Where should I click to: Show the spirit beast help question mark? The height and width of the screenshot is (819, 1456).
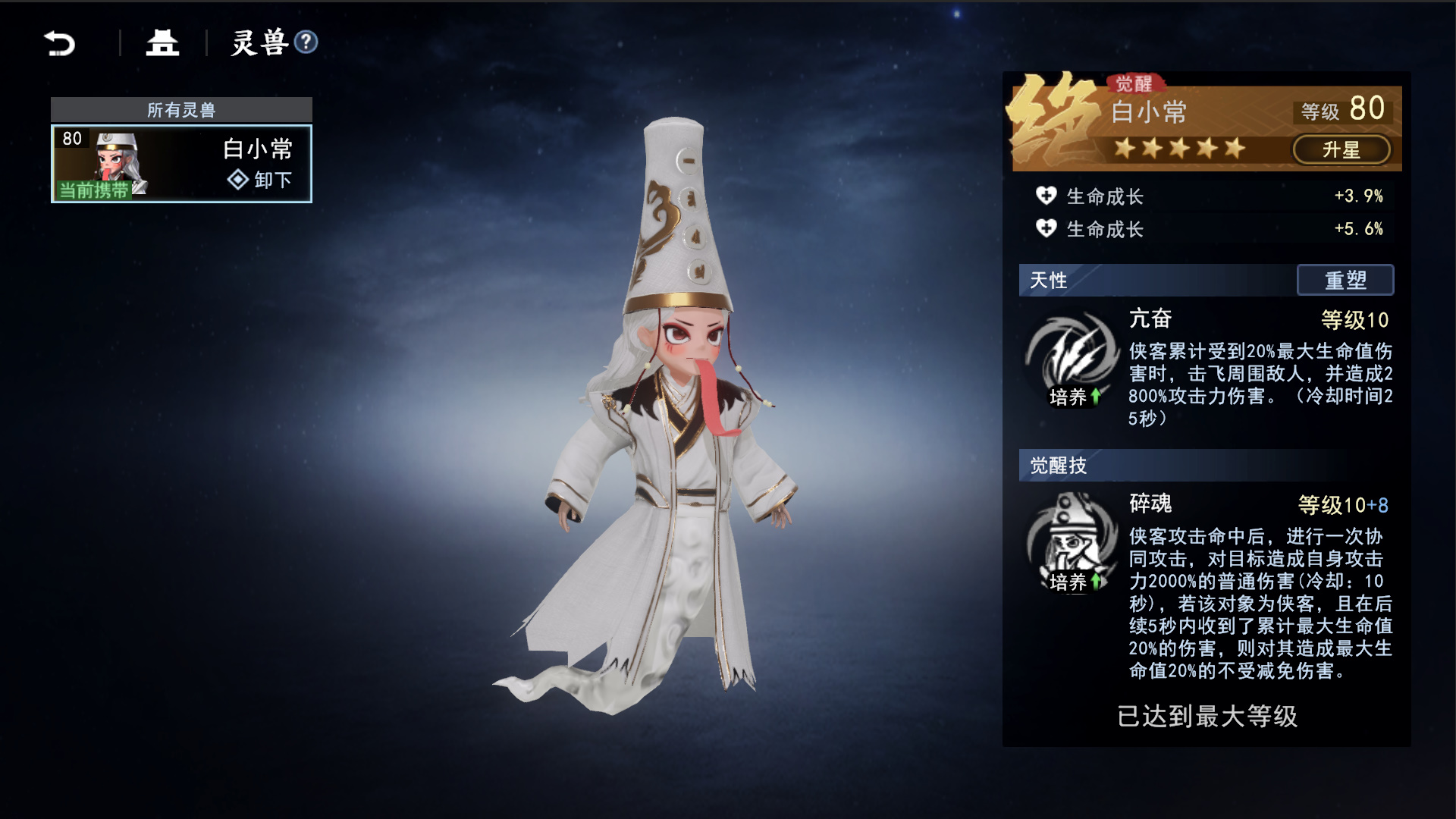[306, 42]
